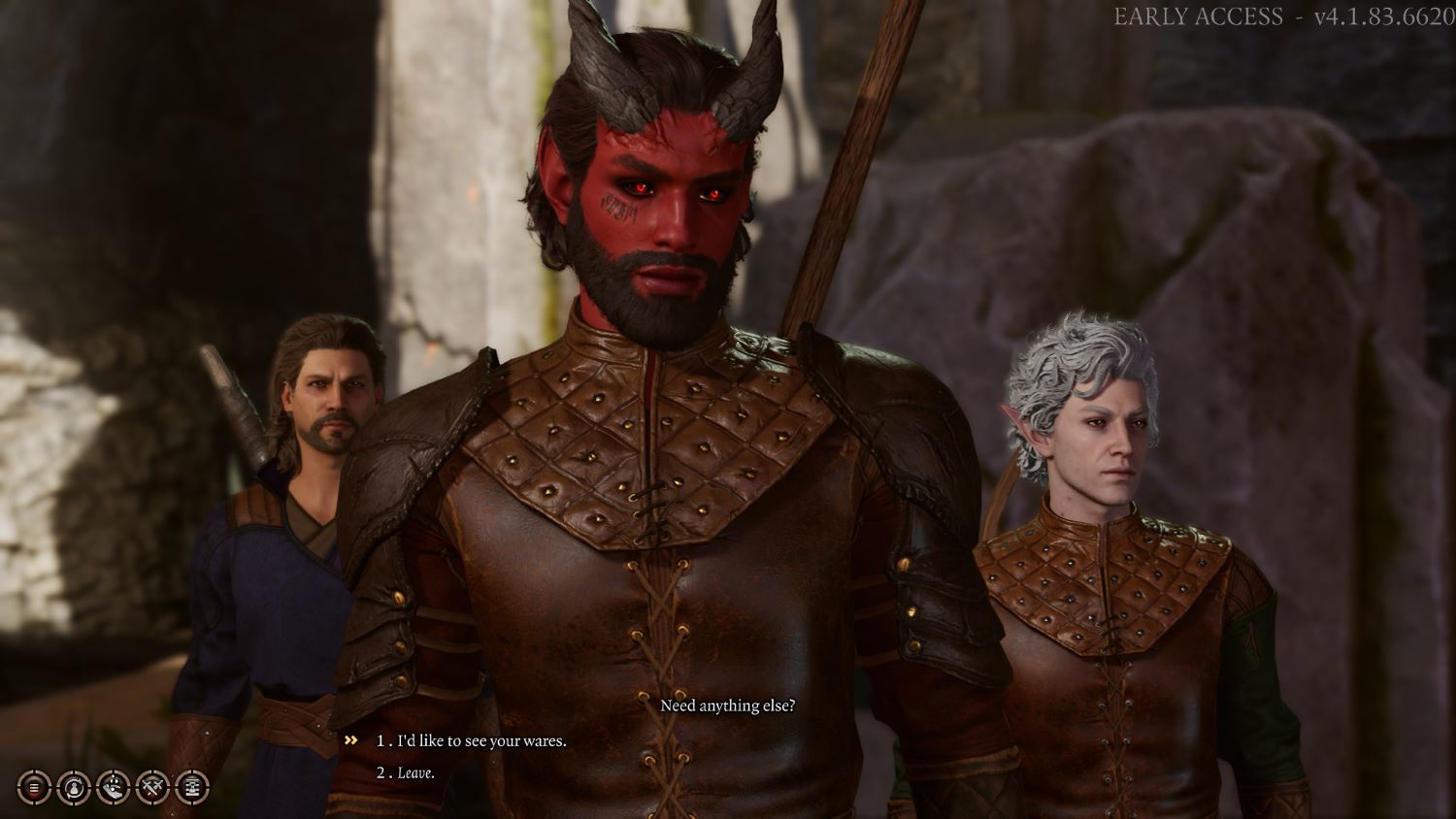Select the "Leave" dialogue option
1456x819 pixels.
(415, 773)
